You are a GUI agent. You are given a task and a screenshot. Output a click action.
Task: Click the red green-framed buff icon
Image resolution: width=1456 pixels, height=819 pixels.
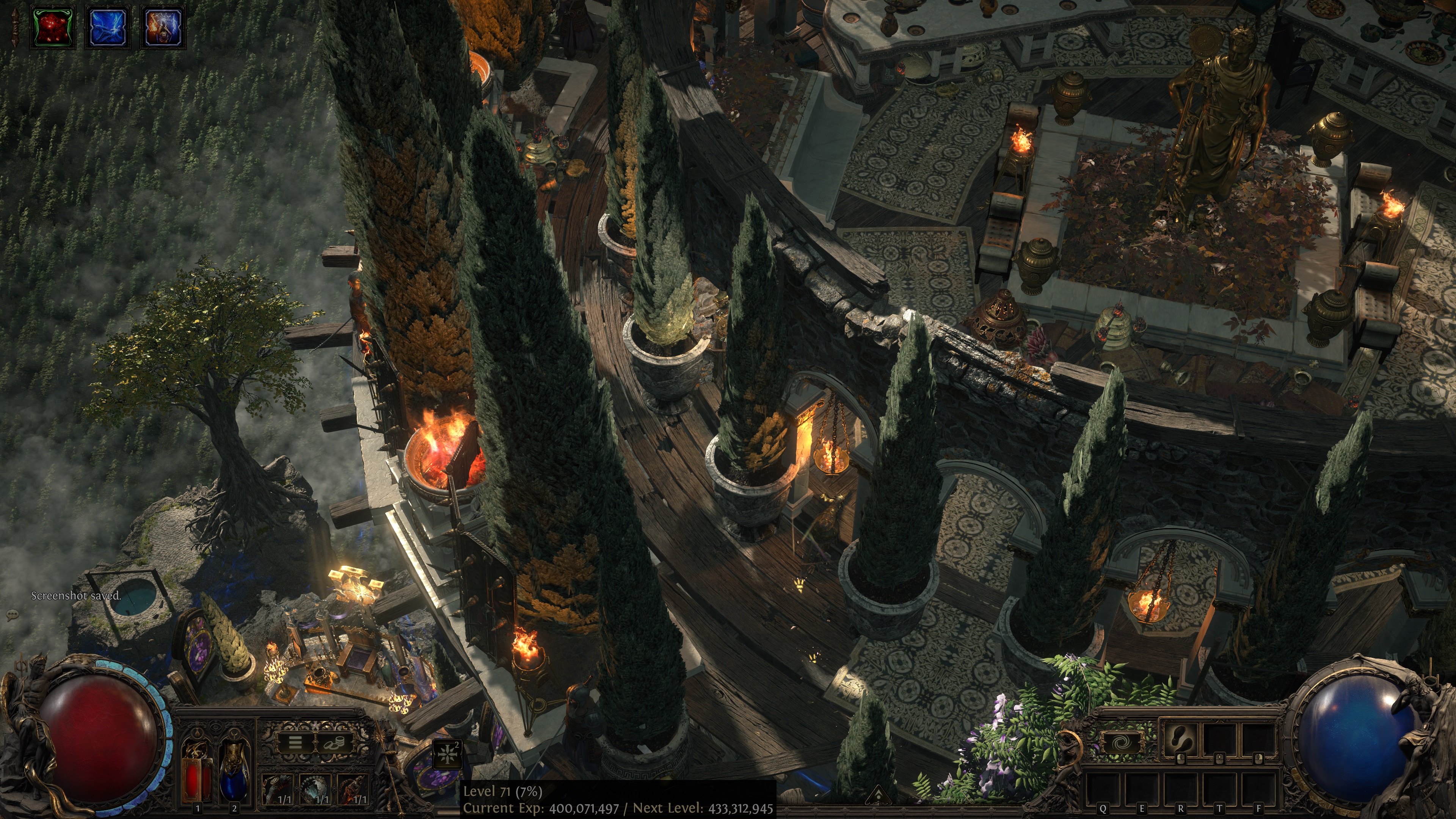click(x=53, y=27)
